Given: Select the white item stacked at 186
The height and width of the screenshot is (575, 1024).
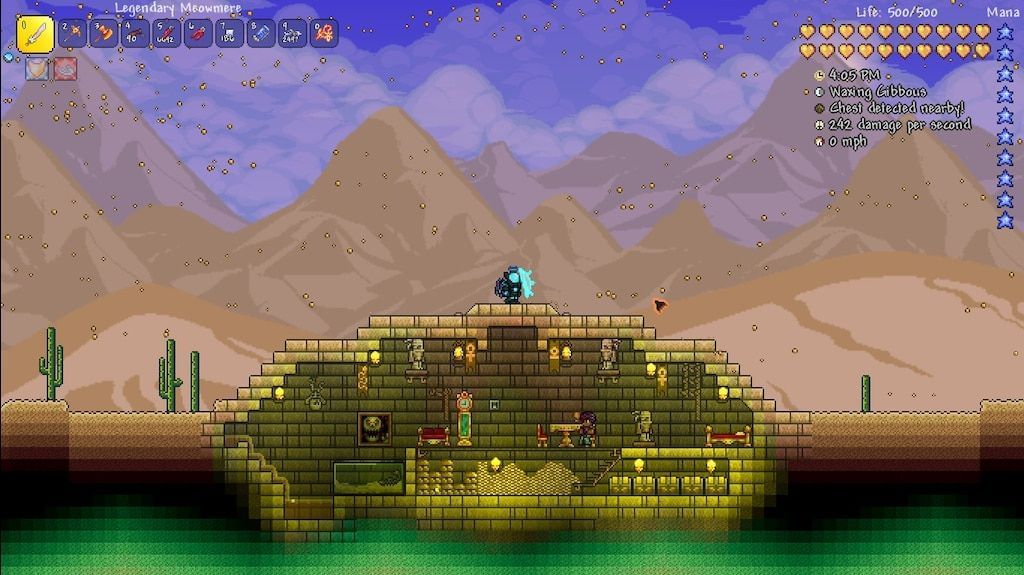Looking at the screenshot, I should [229, 34].
